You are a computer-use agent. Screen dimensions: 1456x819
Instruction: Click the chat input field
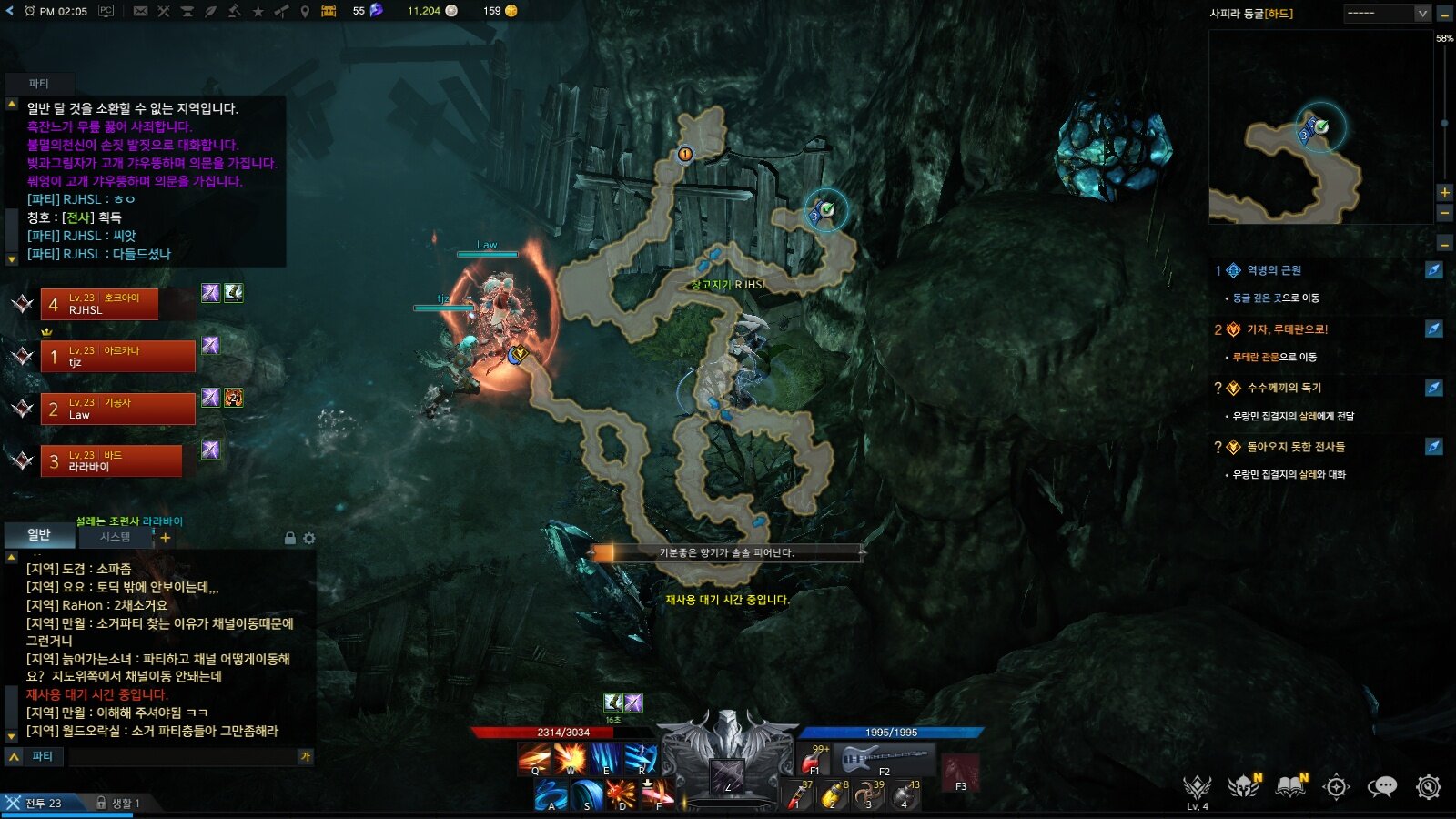[182, 756]
